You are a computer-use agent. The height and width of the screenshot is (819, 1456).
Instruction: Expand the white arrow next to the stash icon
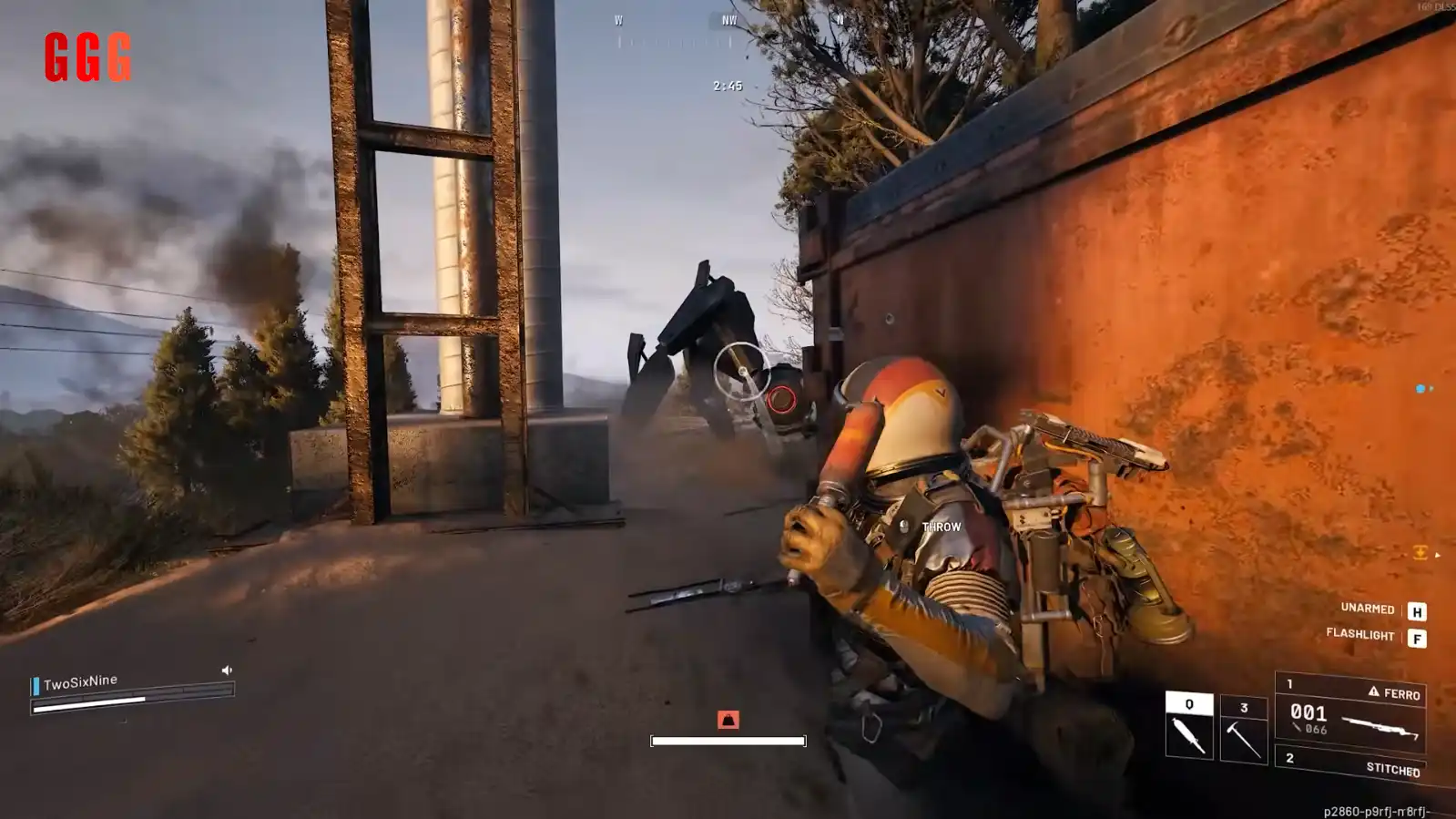[1438, 555]
